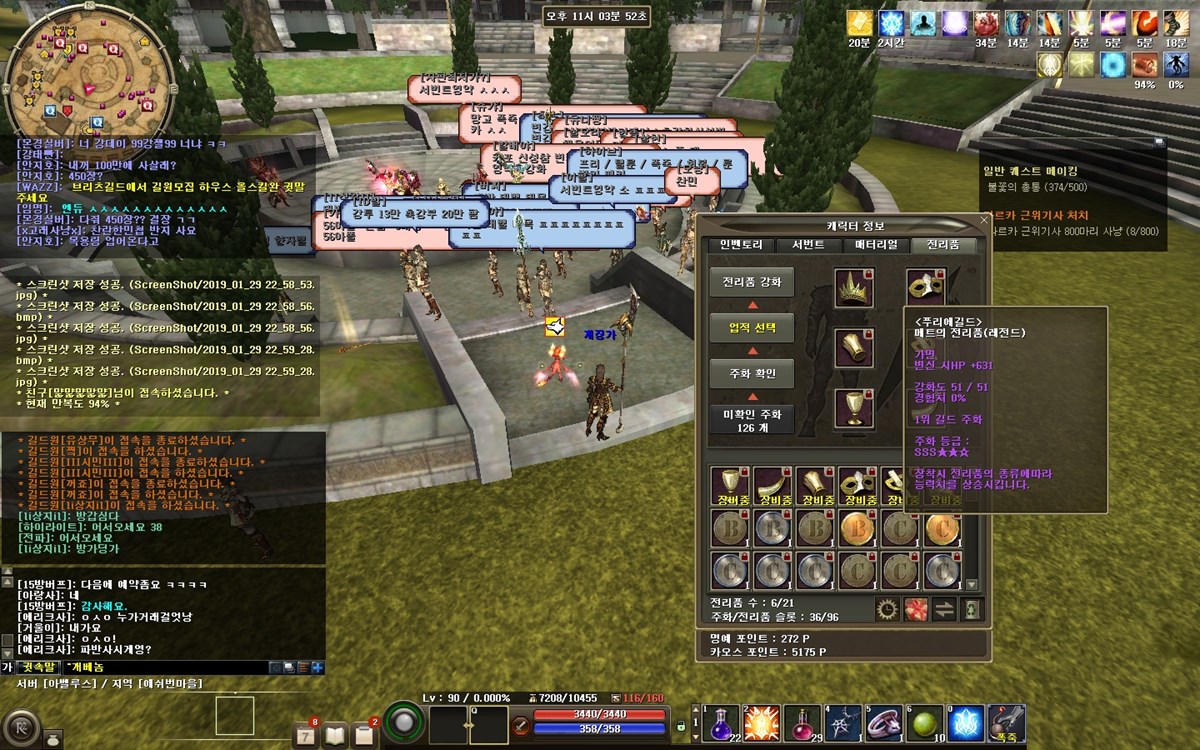Image resolution: width=1200 pixels, height=750 pixels.
Task: Open the open-book journal icon
Action: (x=335, y=735)
